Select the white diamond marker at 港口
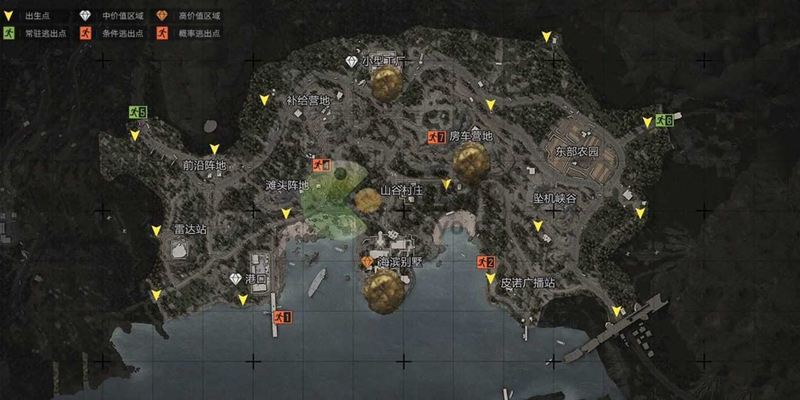 [236, 279]
